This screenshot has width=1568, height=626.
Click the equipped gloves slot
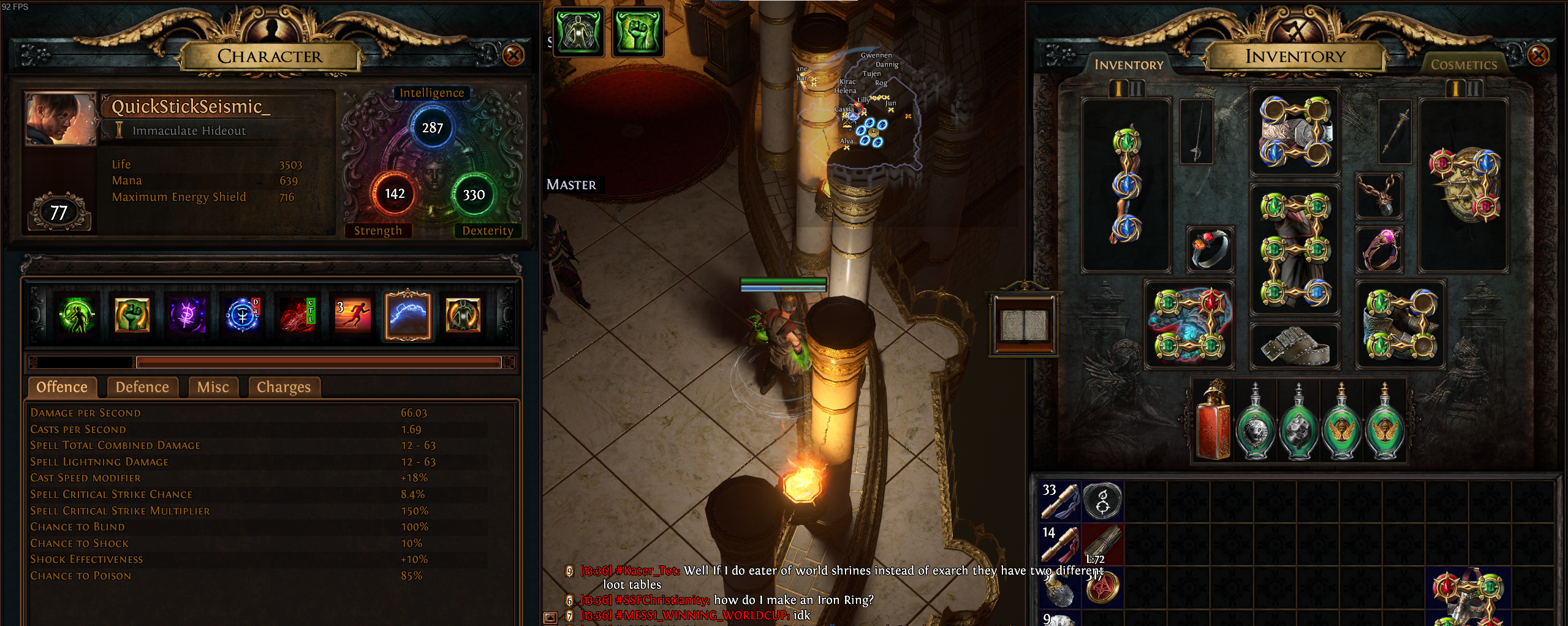[x=1189, y=325]
